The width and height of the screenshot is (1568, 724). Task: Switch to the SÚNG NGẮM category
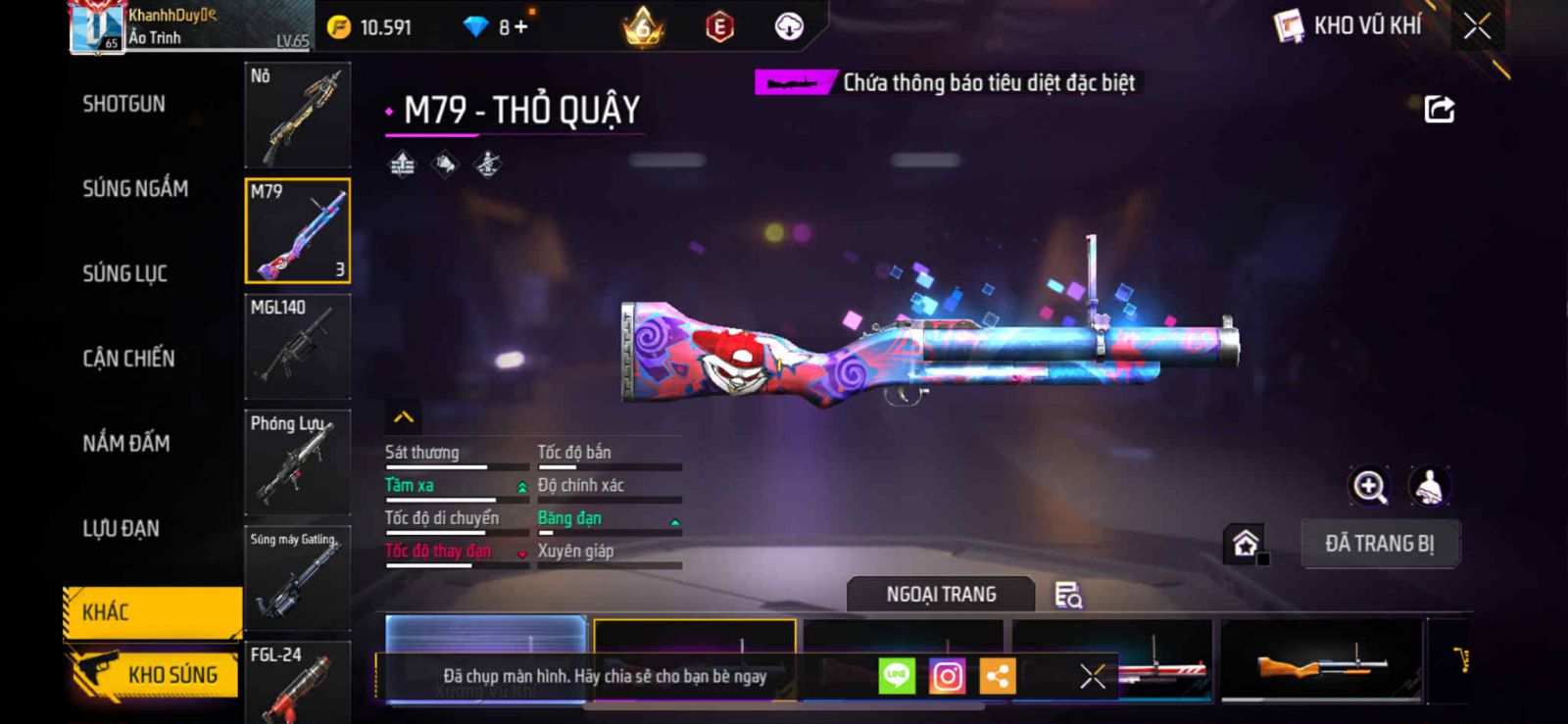[135, 188]
